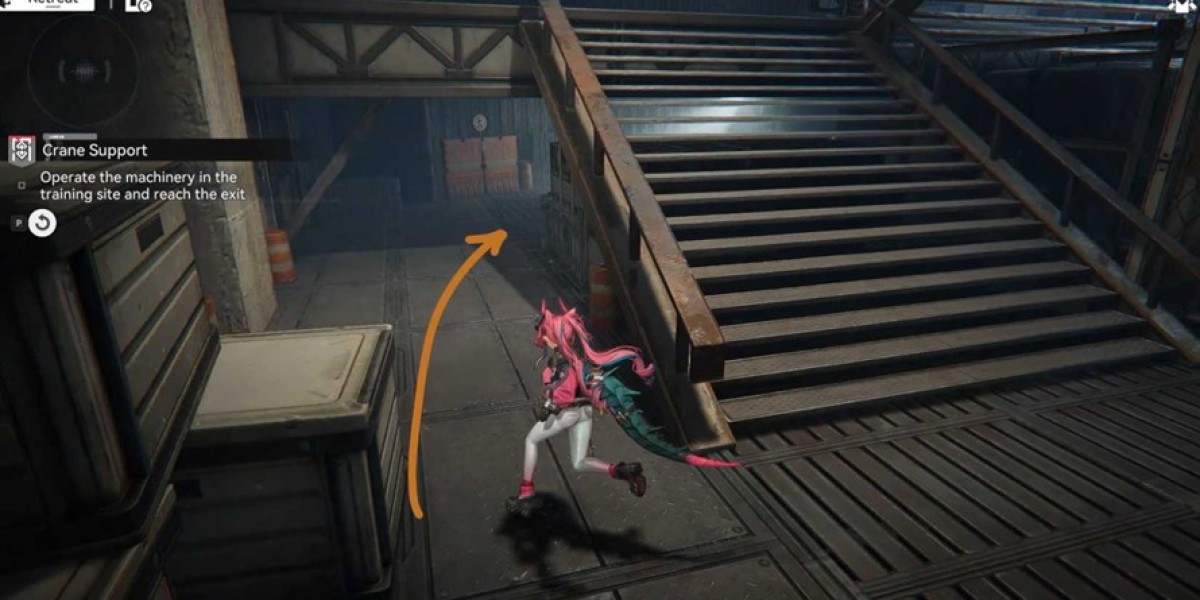Open the help guide icon with question mark
This screenshot has width=1200, height=600.
pos(139,5)
